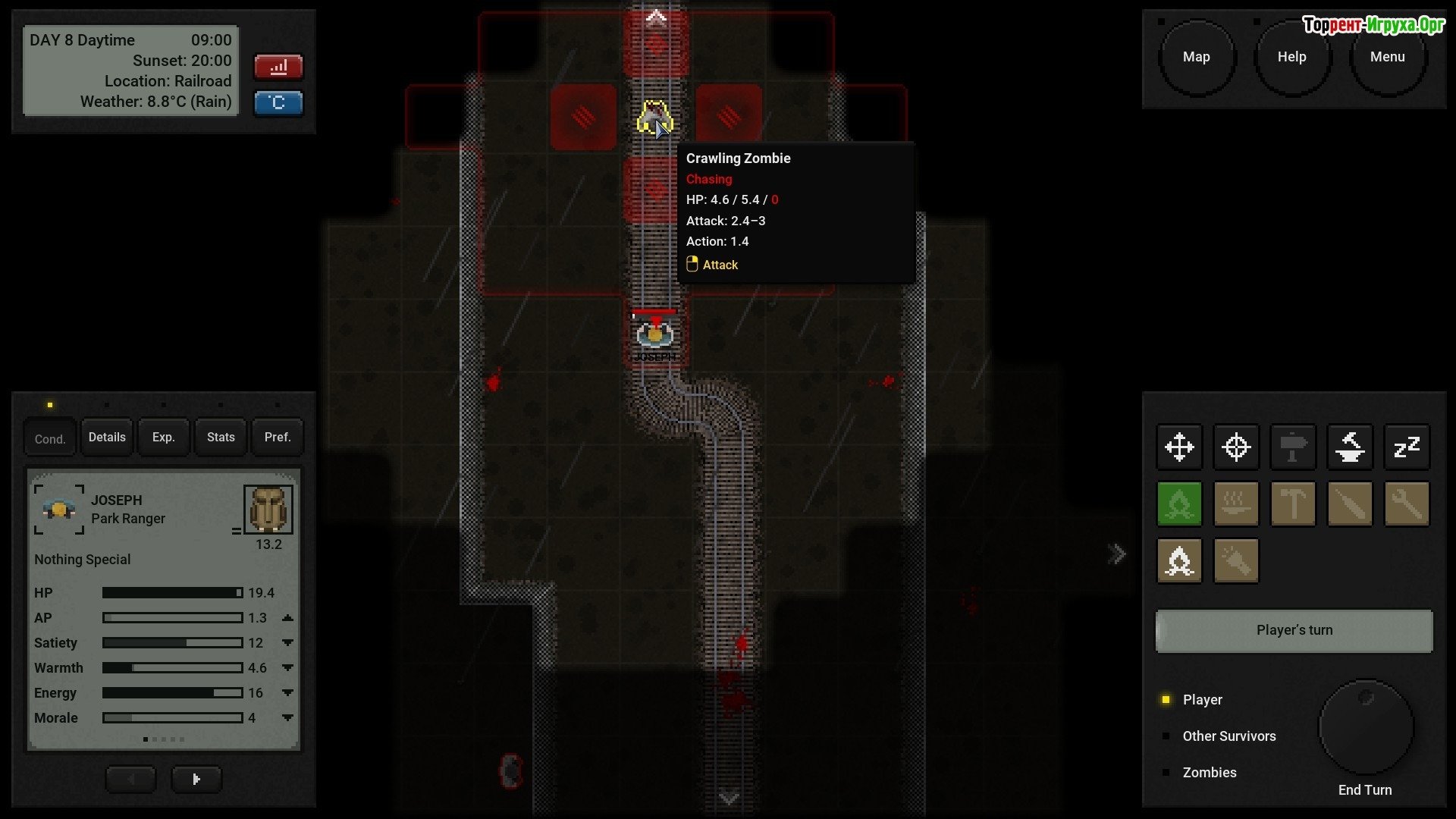Open Joseph's backpack inventory

pos(268,510)
